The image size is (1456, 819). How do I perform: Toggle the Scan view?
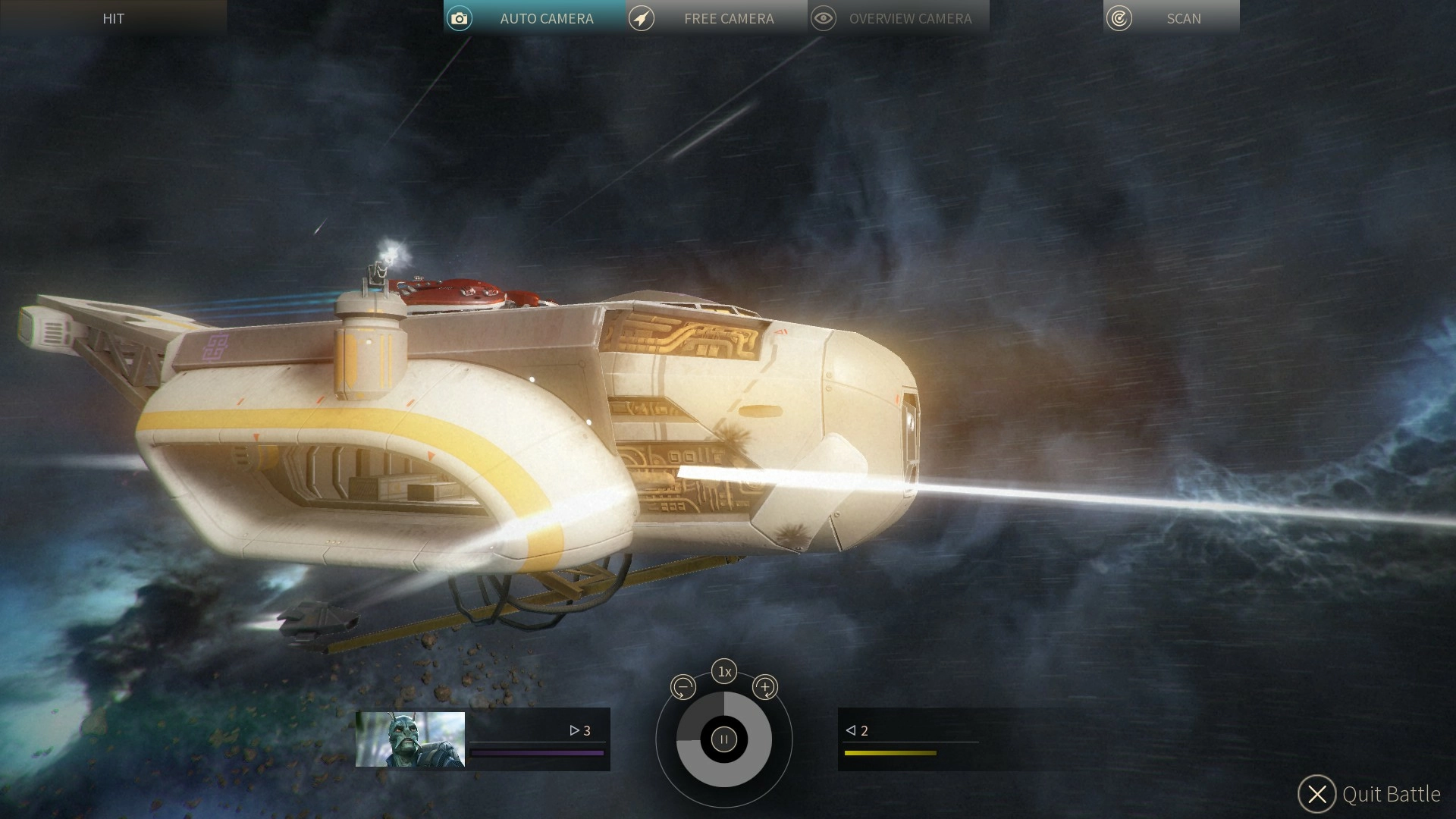[1171, 18]
